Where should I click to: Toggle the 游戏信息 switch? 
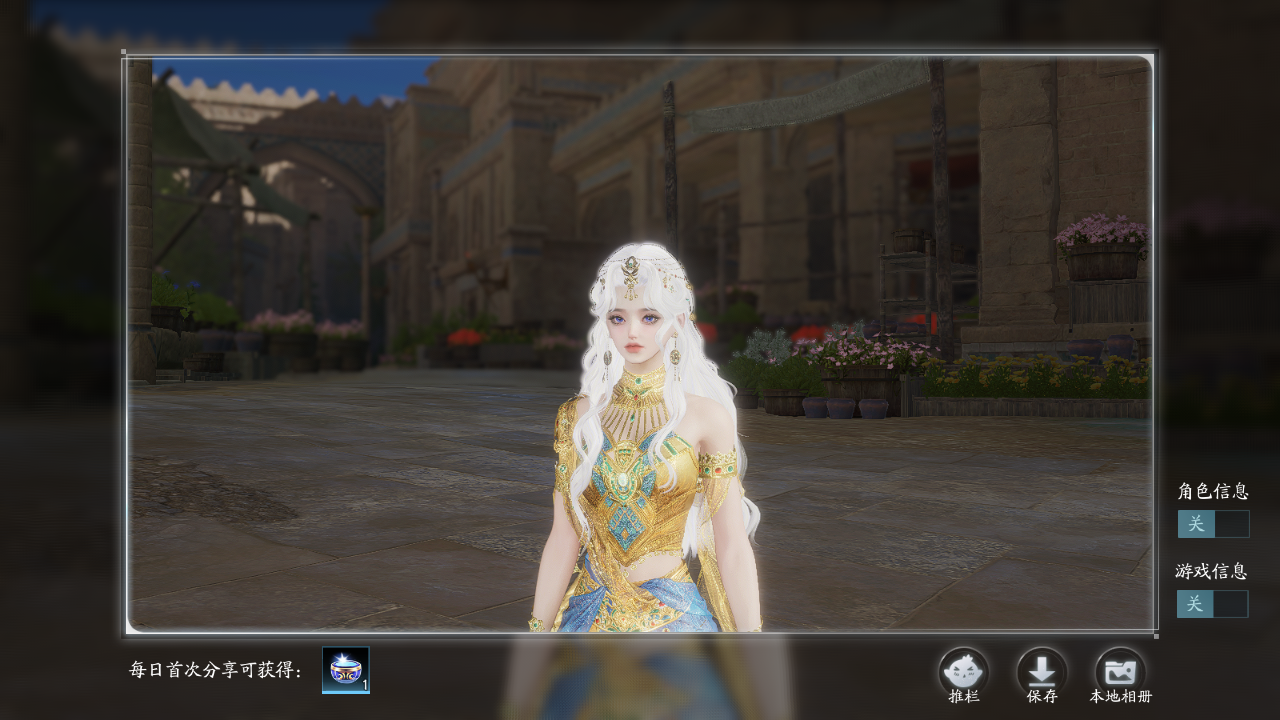point(1212,604)
